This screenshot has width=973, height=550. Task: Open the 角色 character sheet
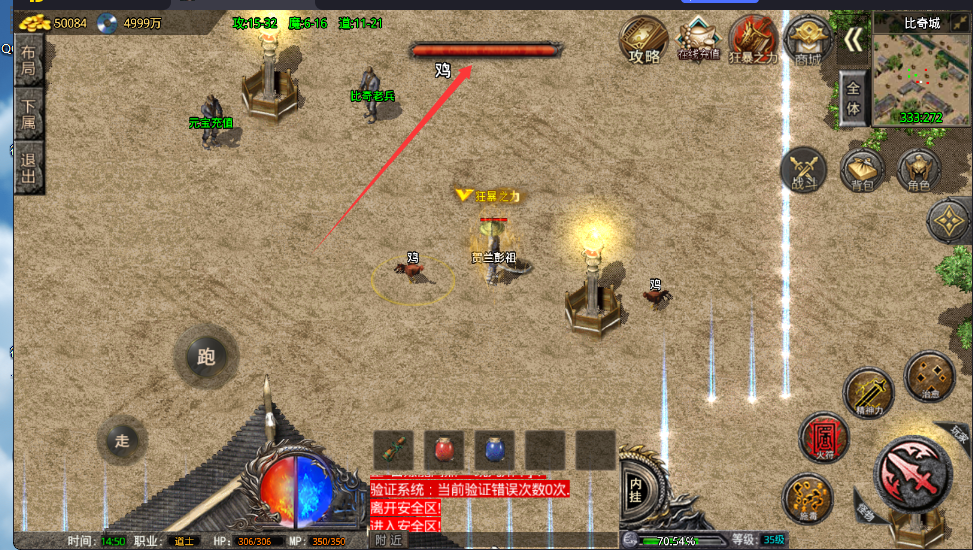coord(918,170)
